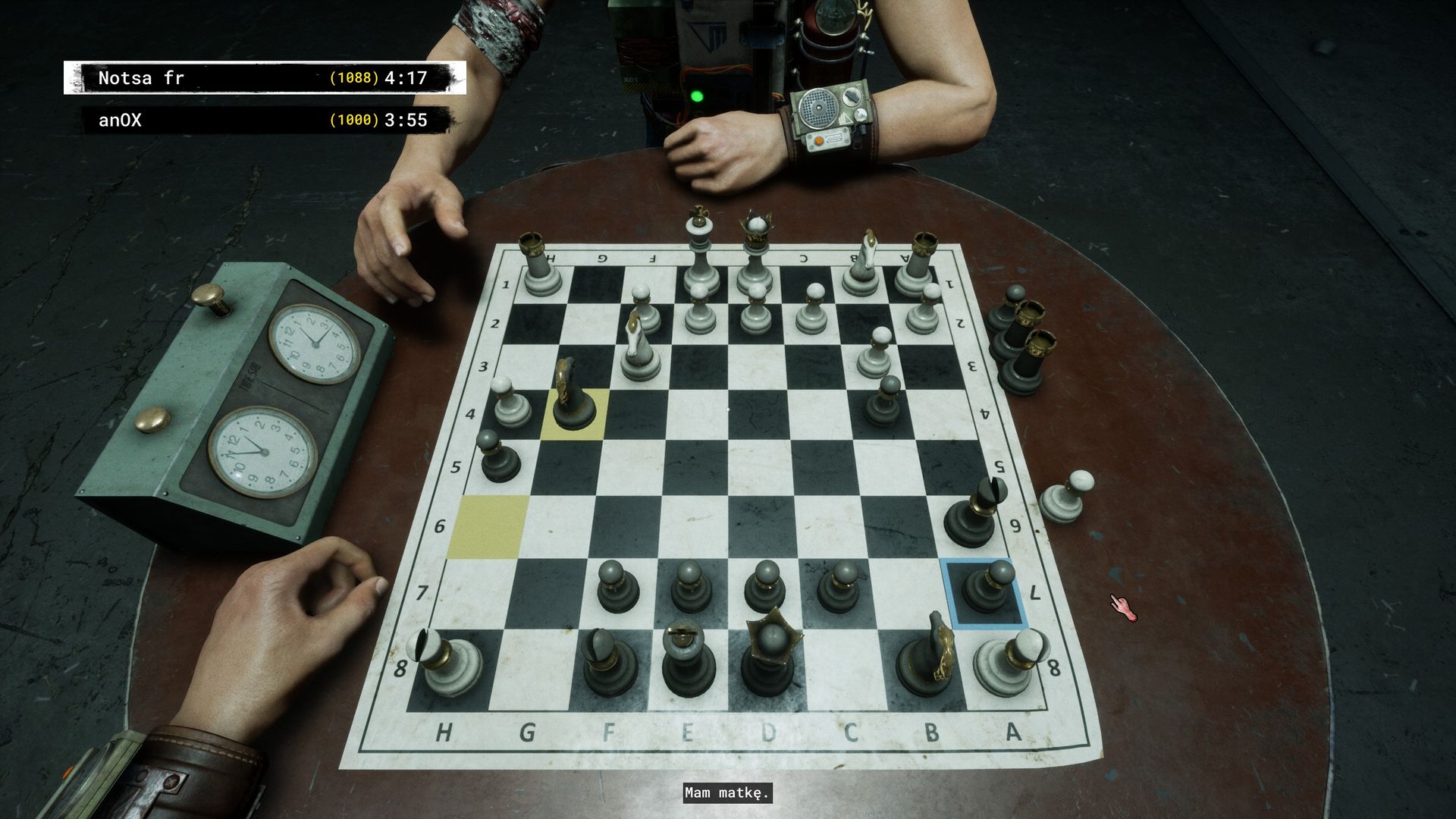Choose the black bishop on F8

pos(609,661)
